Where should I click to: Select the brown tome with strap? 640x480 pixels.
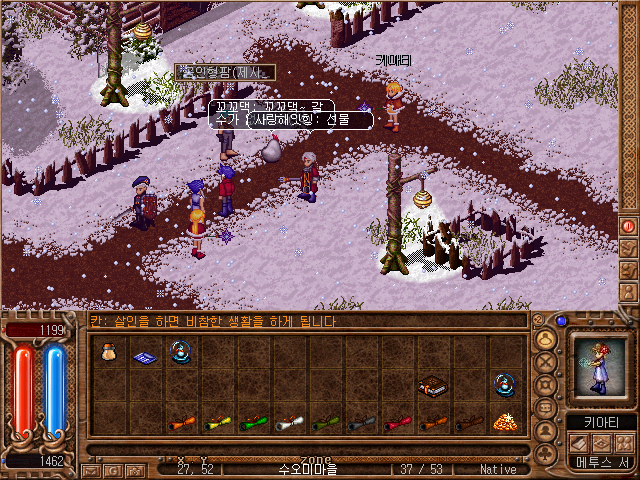tap(432, 385)
